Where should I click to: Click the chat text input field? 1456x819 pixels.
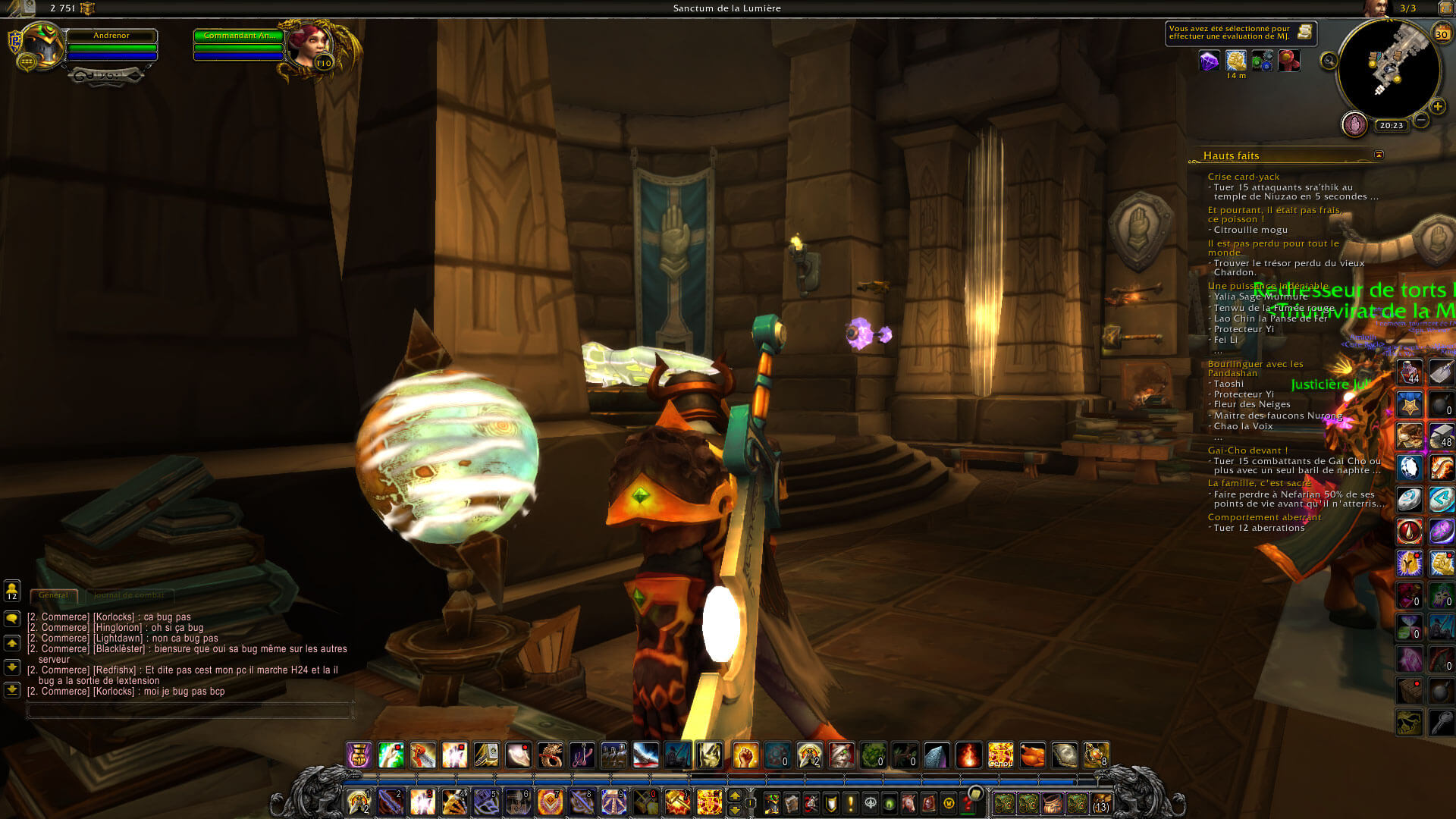(x=190, y=711)
